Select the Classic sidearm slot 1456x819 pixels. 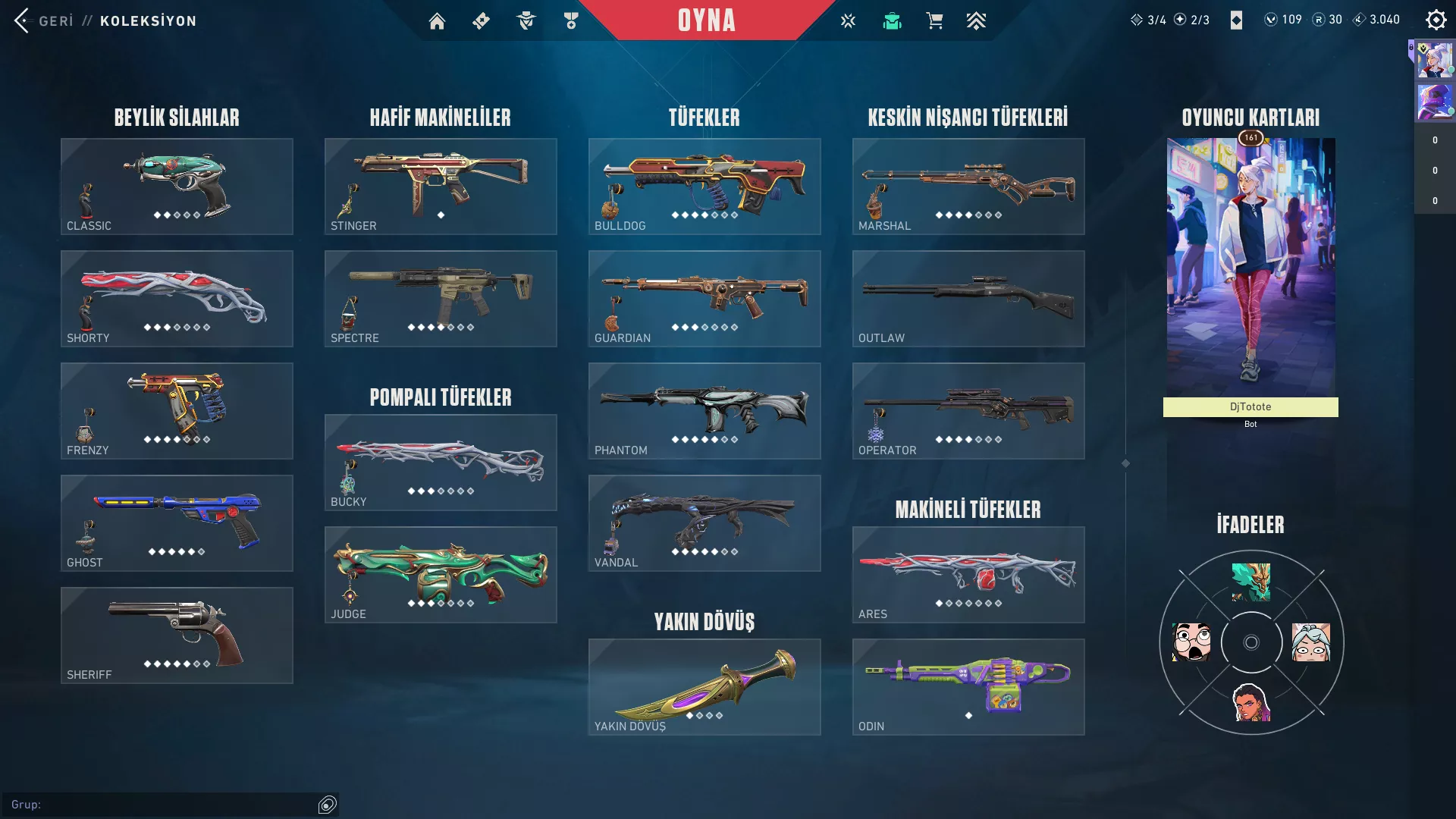coord(177,187)
